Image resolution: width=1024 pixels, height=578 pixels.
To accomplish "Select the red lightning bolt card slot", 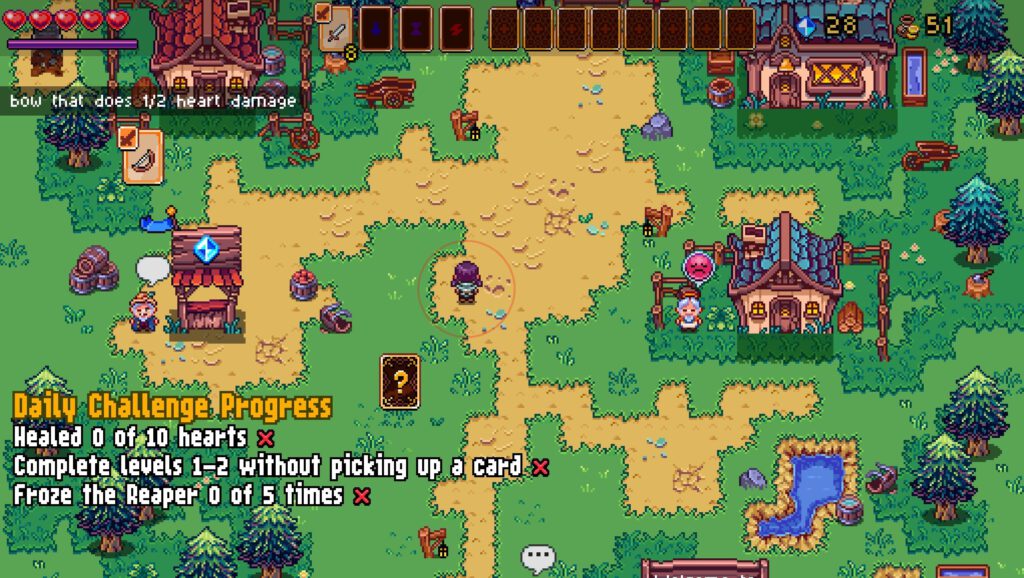I will (x=456, y=29).
